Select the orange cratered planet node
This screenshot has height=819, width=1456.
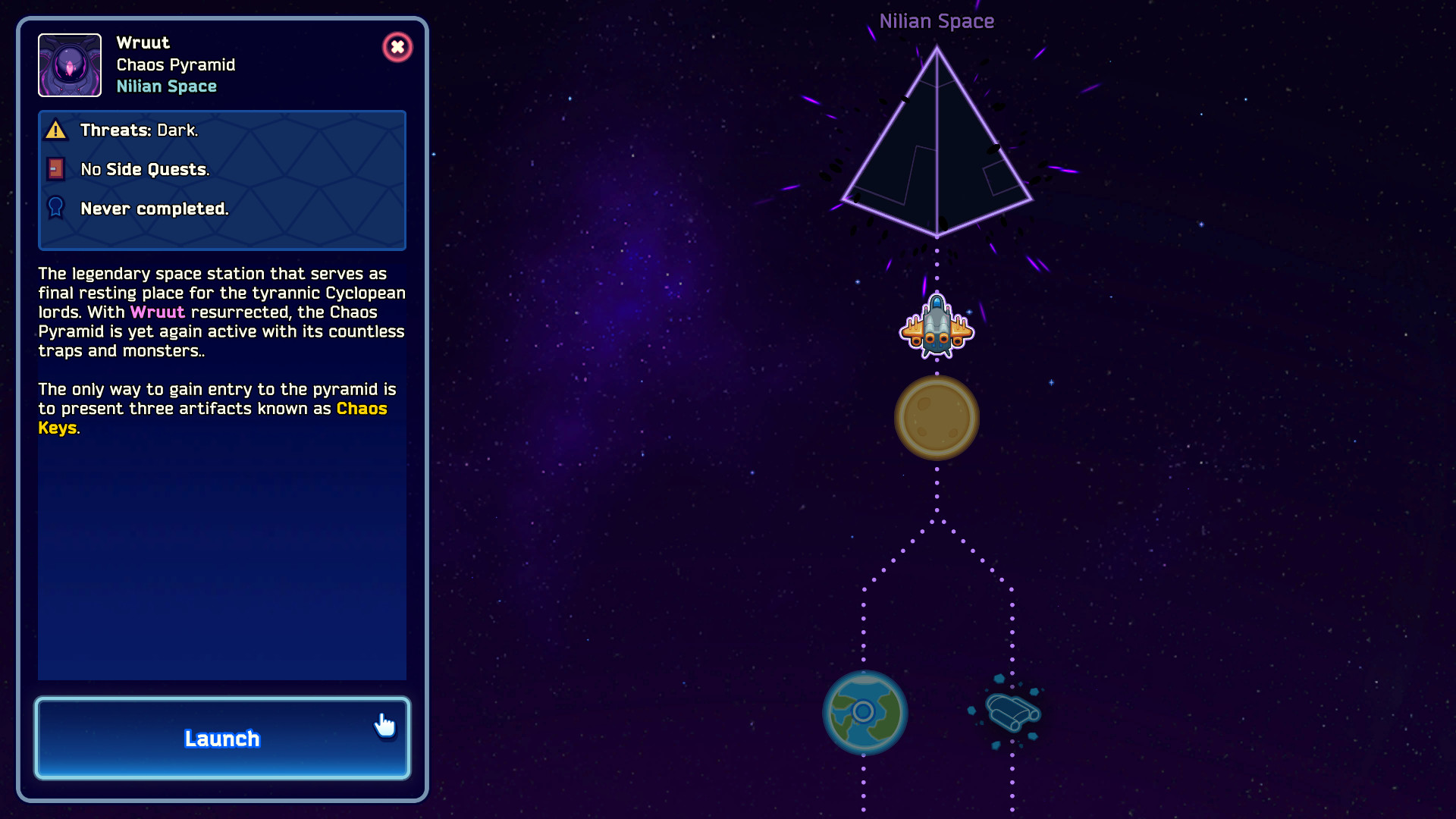[x=937, y=418]
